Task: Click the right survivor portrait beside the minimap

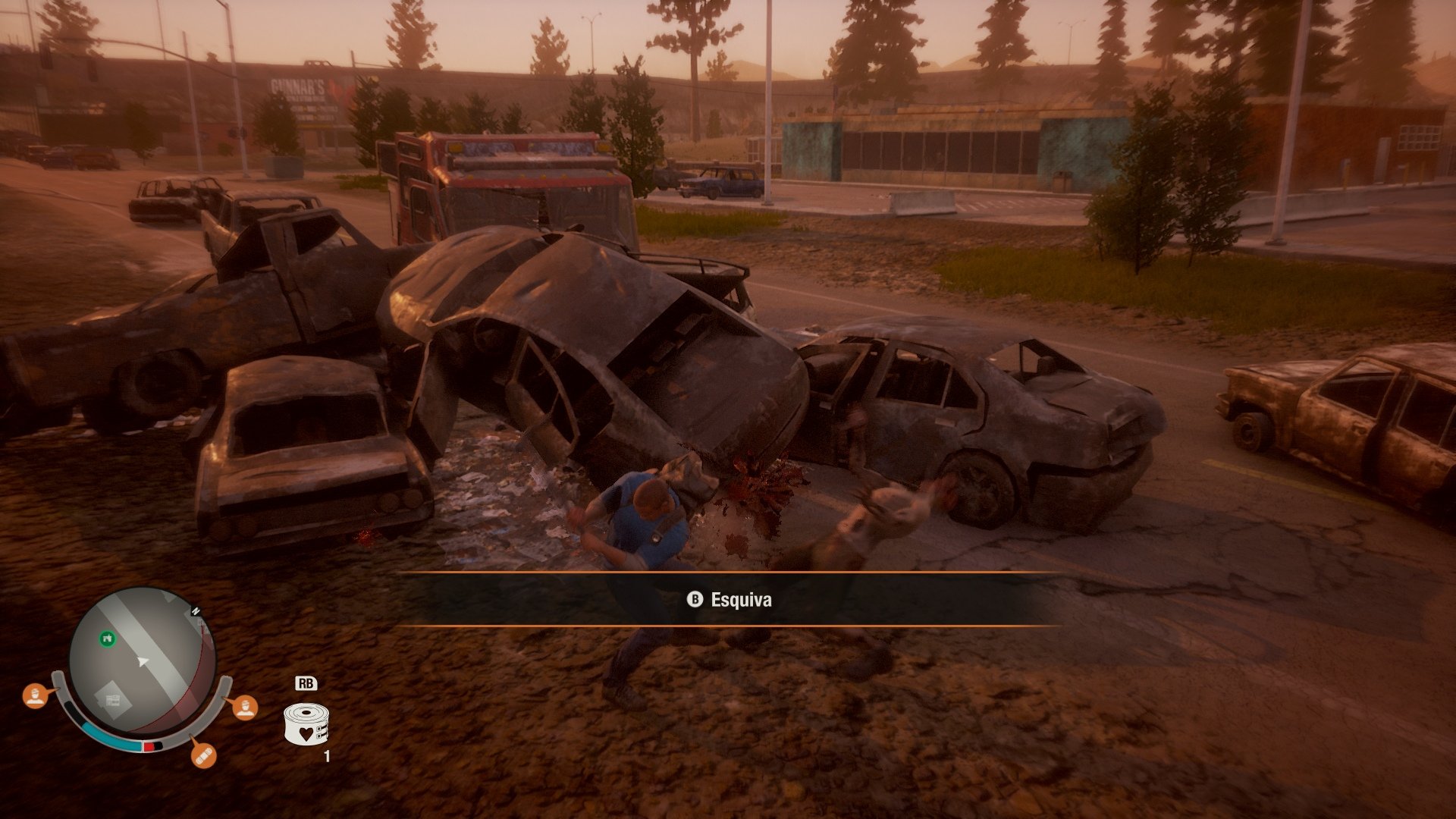Action: 246,708
